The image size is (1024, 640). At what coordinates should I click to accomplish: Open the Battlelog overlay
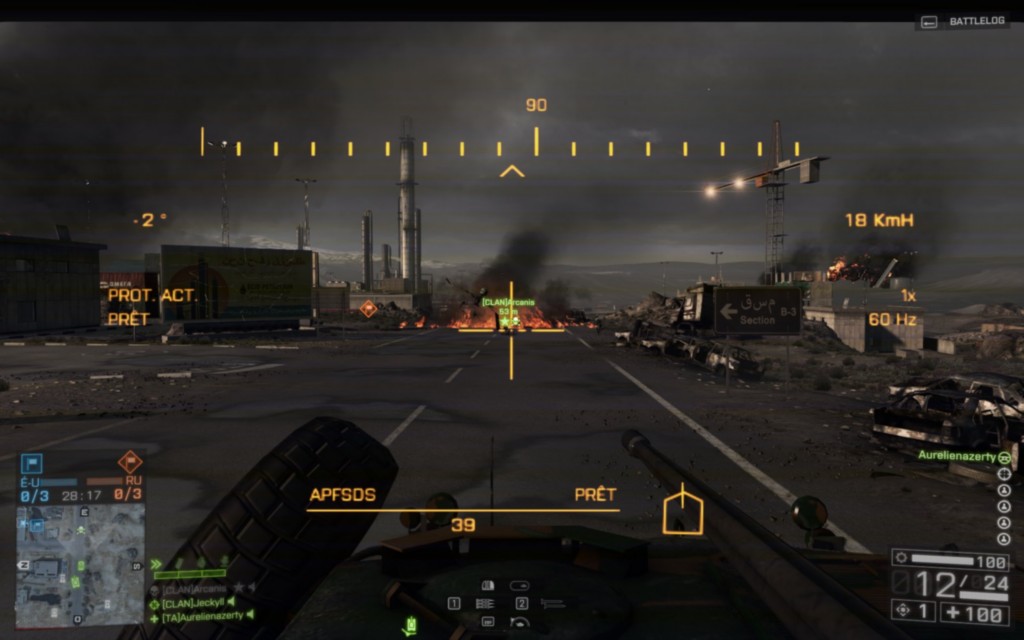pos(964,21)
